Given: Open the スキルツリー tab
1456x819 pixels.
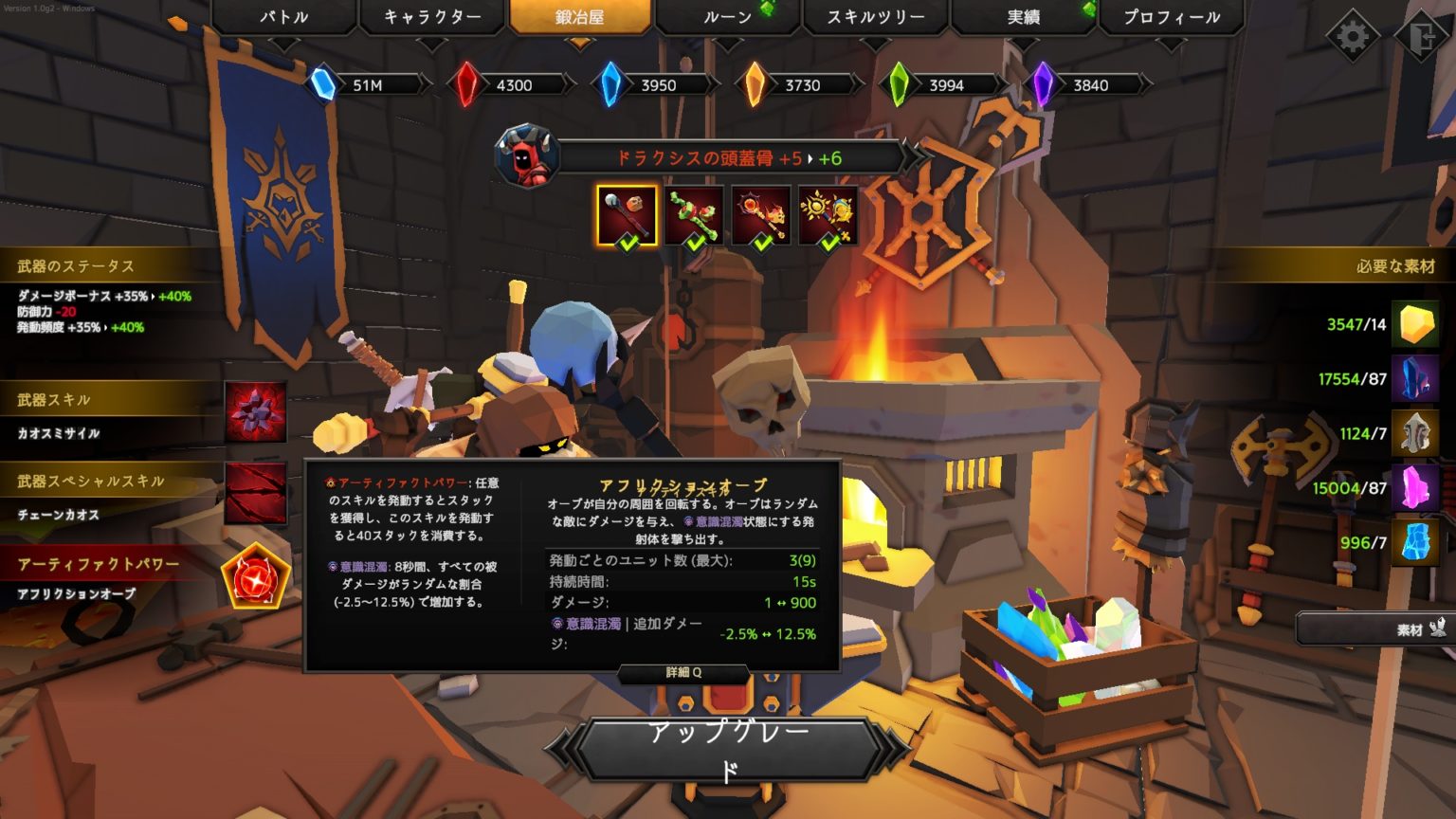Looking at the screenshot, I should [x=874, y=16].
